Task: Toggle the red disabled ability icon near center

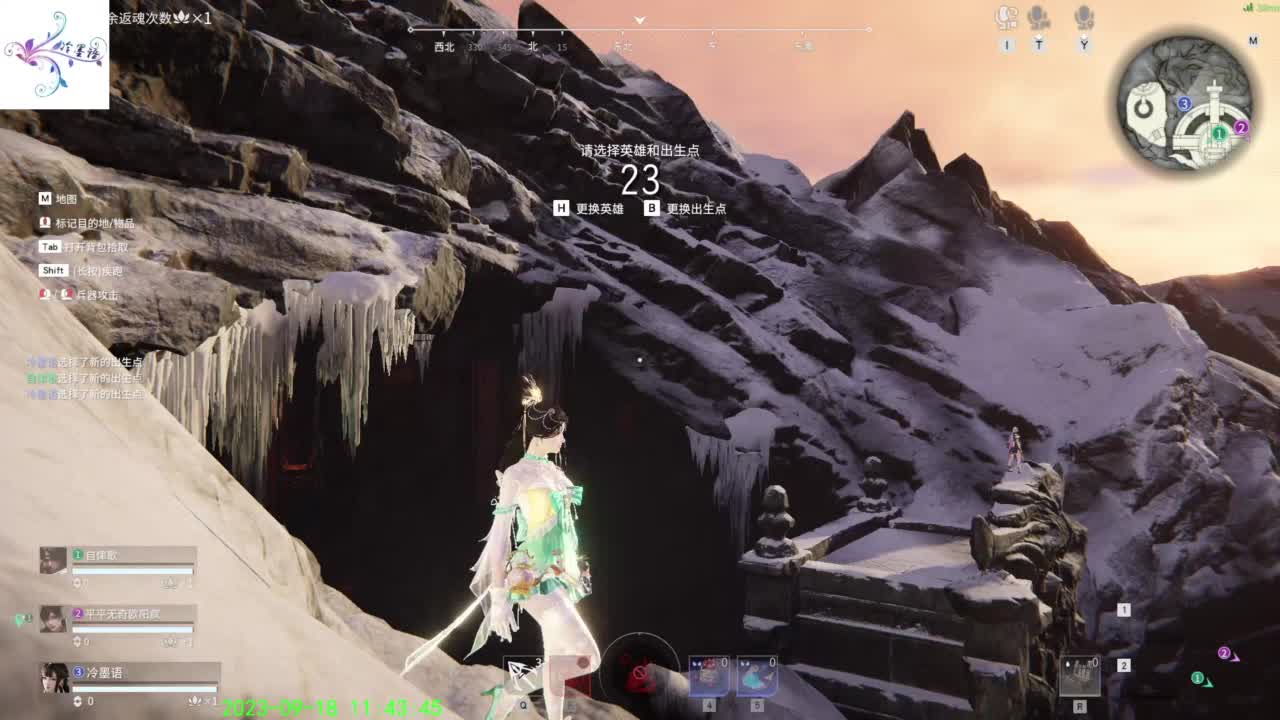Action: click(640, 673)
